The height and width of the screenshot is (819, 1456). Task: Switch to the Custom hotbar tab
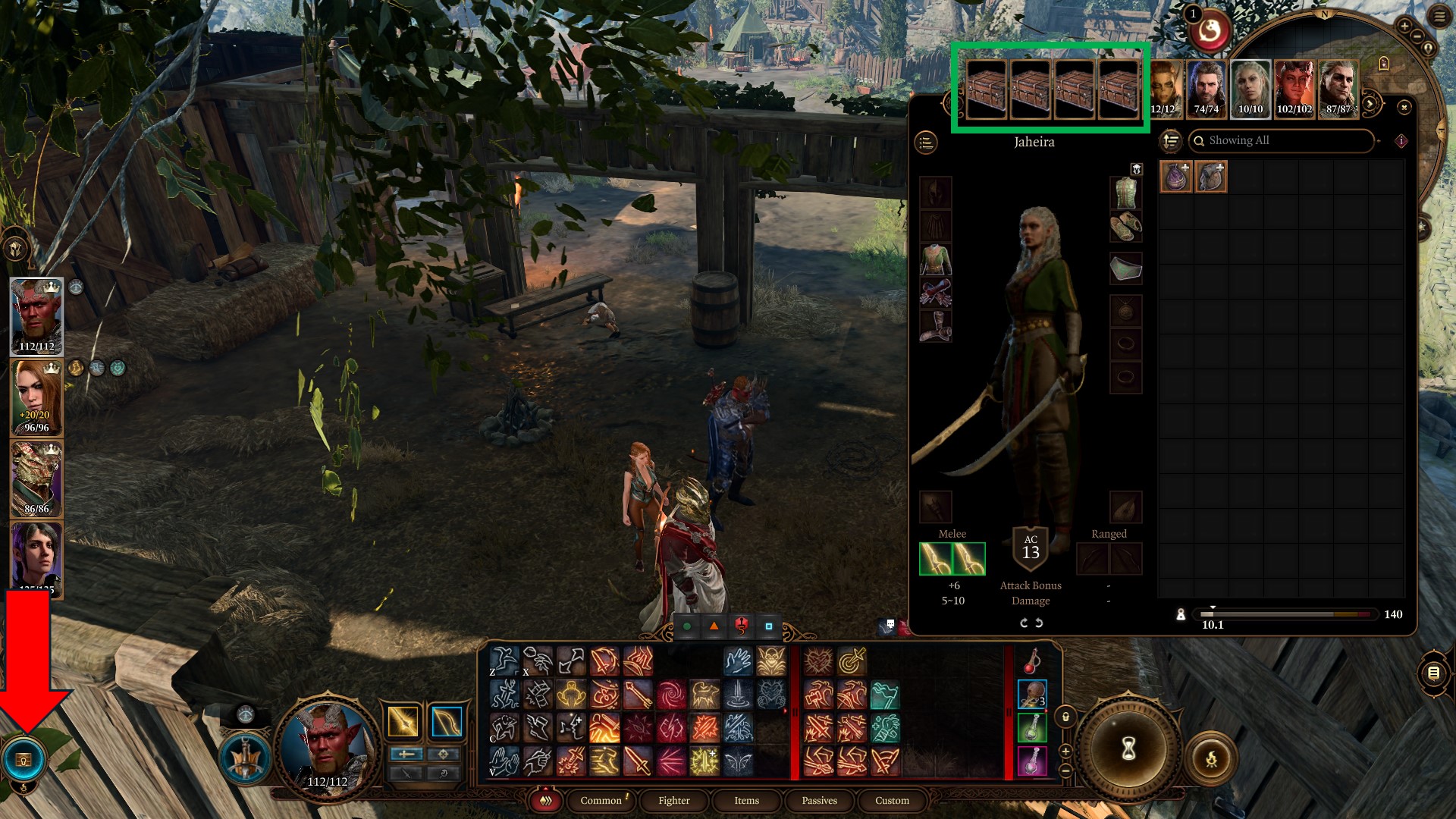[x=892, y=800]
